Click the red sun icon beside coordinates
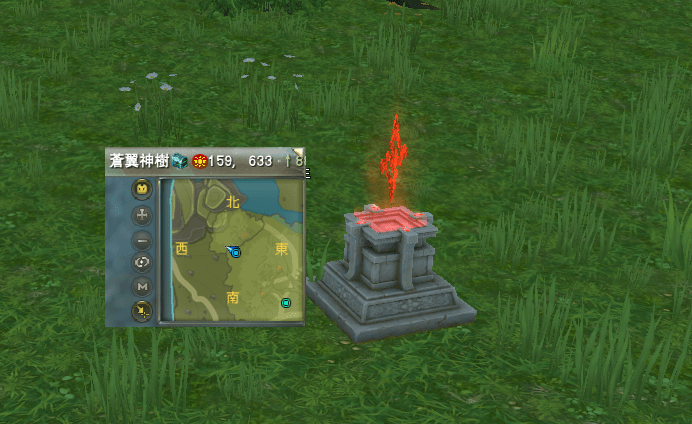 tap(200, 161)
